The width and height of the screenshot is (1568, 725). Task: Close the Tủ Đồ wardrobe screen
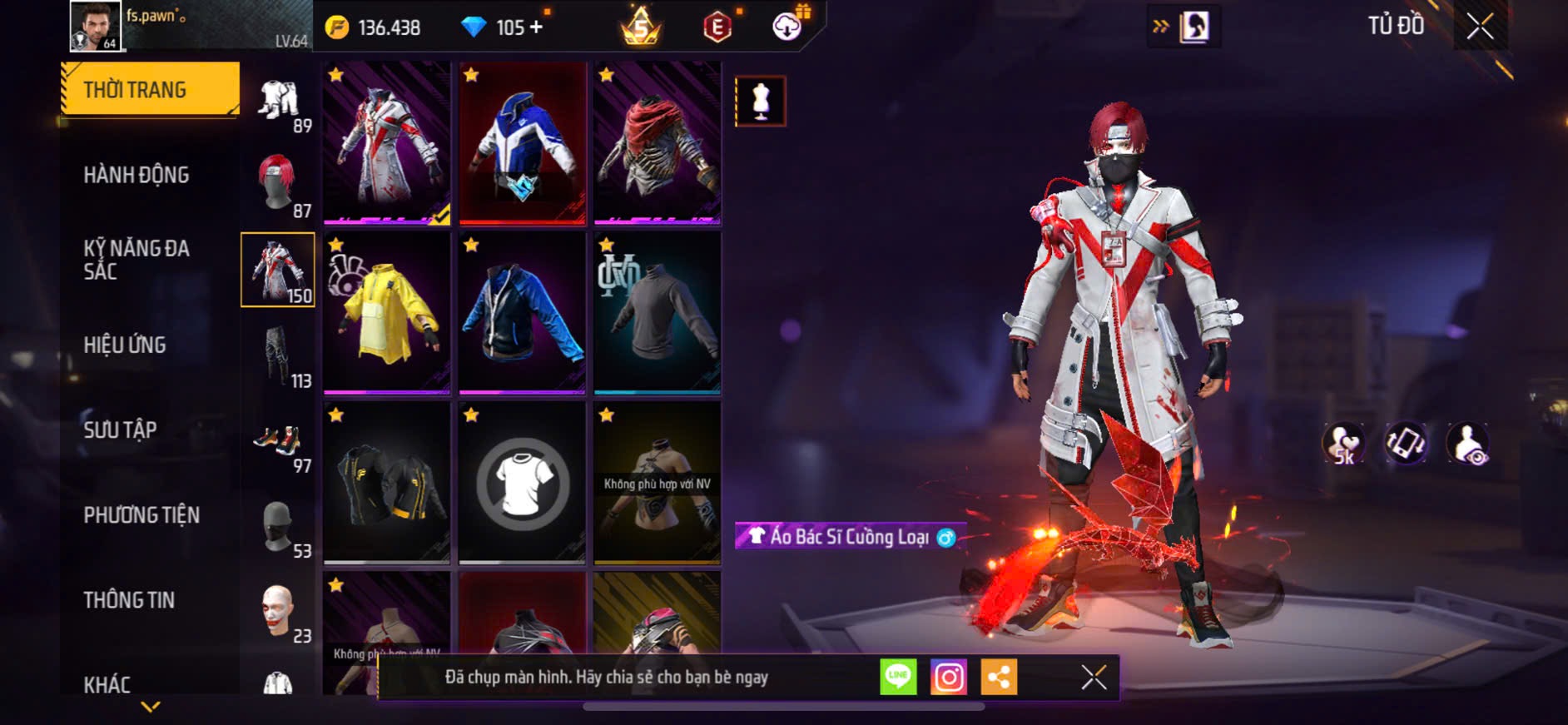pos(1480,27)
